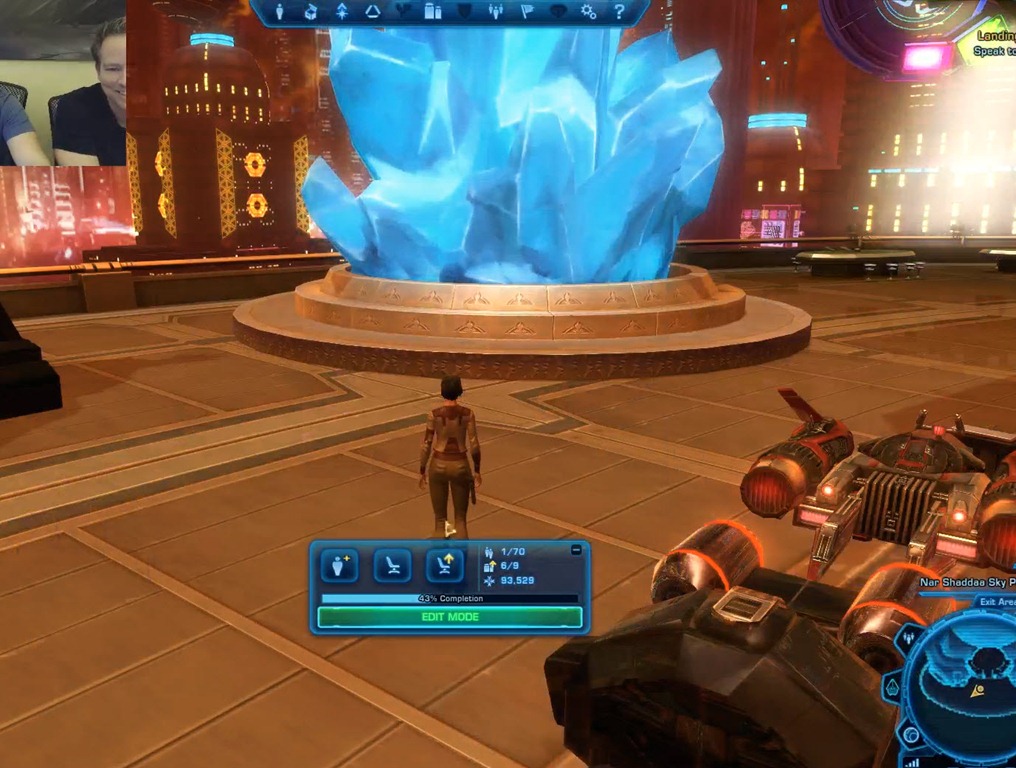Open the chair decorations button
This screenshot has width=1016, height=768.
click(392, 566)
